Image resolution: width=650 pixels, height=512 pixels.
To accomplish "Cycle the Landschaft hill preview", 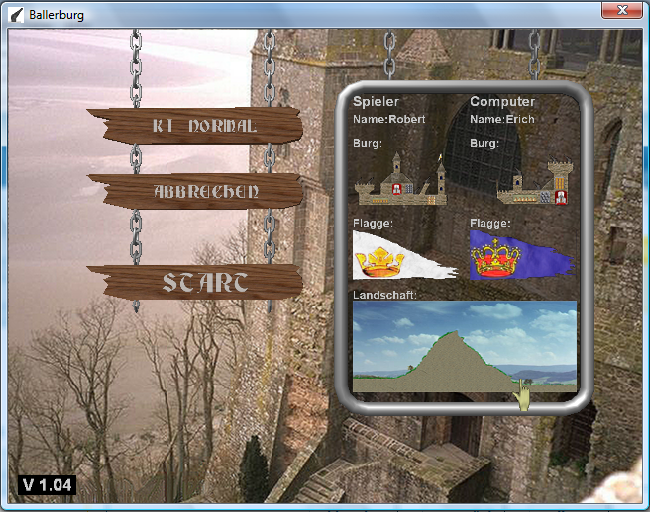I will (x=465, y=347).
